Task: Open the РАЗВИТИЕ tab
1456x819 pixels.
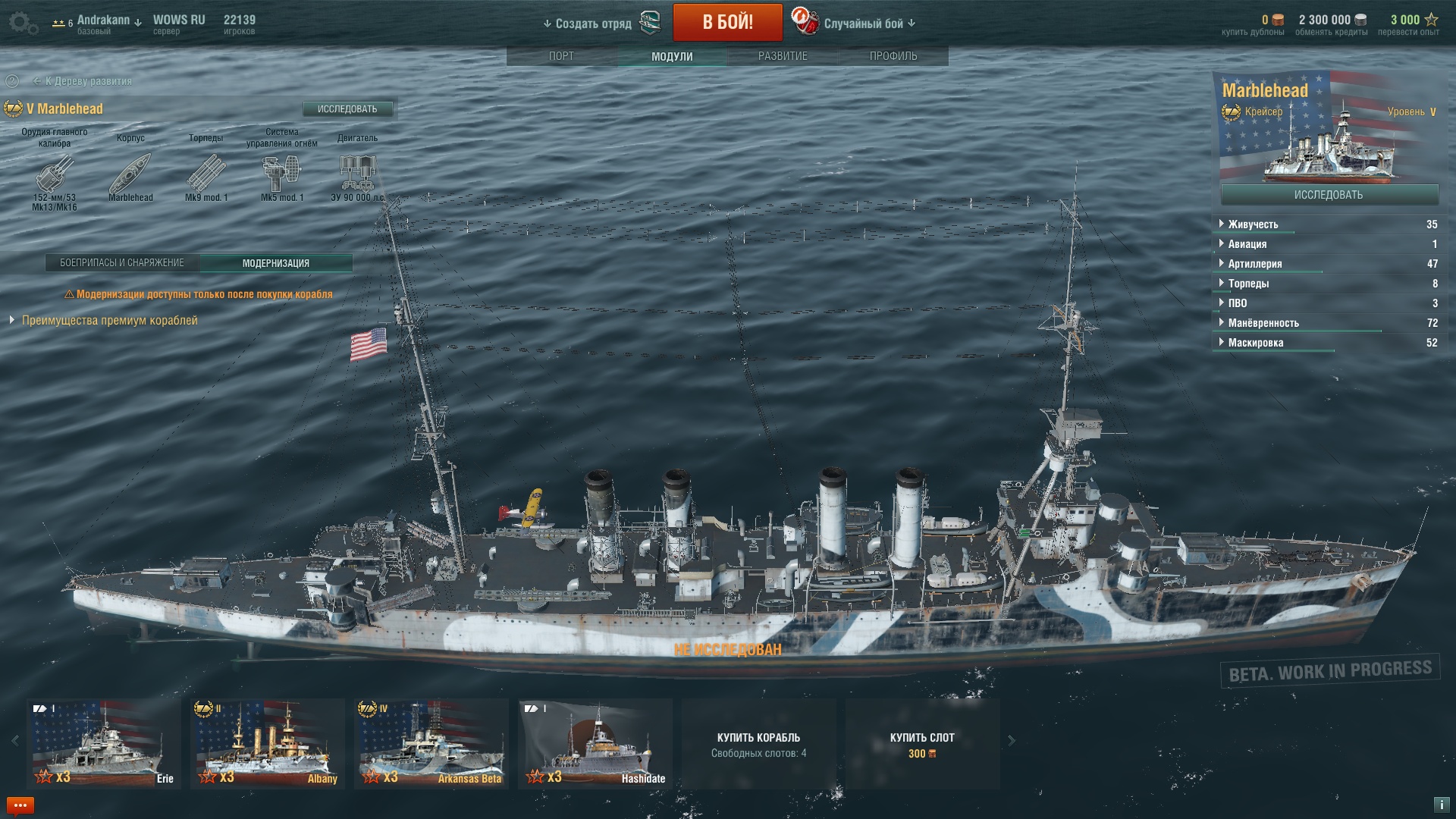Action: click(x=783, y=56)
